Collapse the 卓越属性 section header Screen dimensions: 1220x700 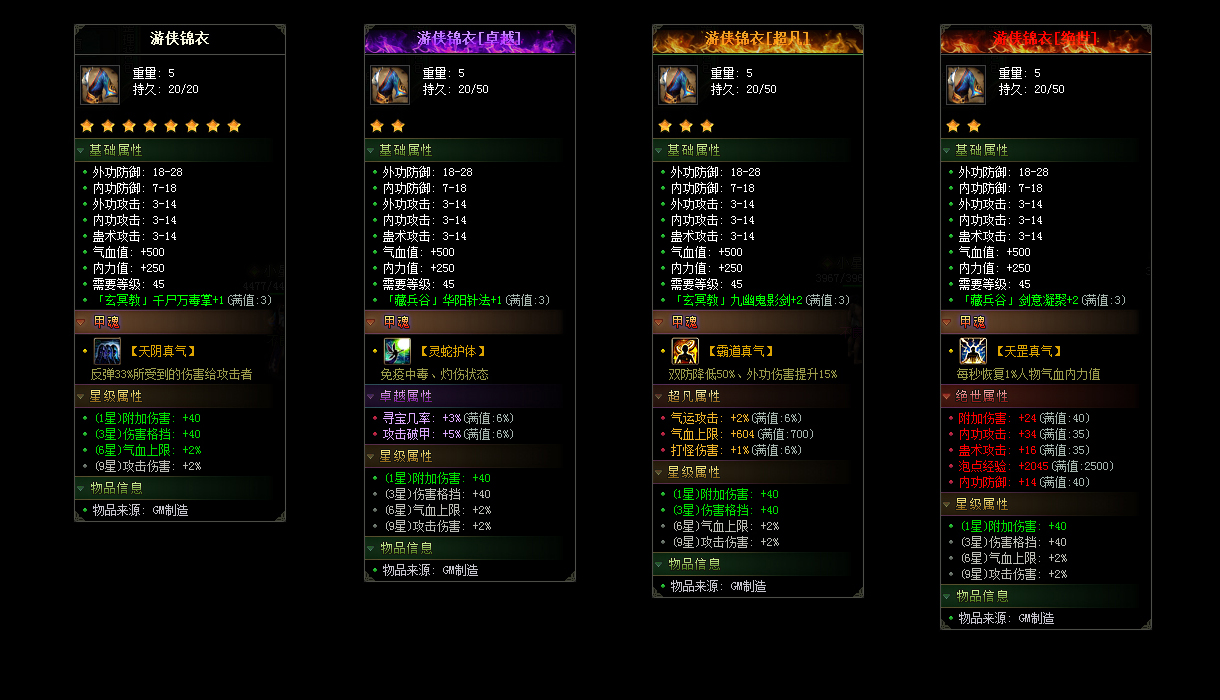click(x=405, y=396)
